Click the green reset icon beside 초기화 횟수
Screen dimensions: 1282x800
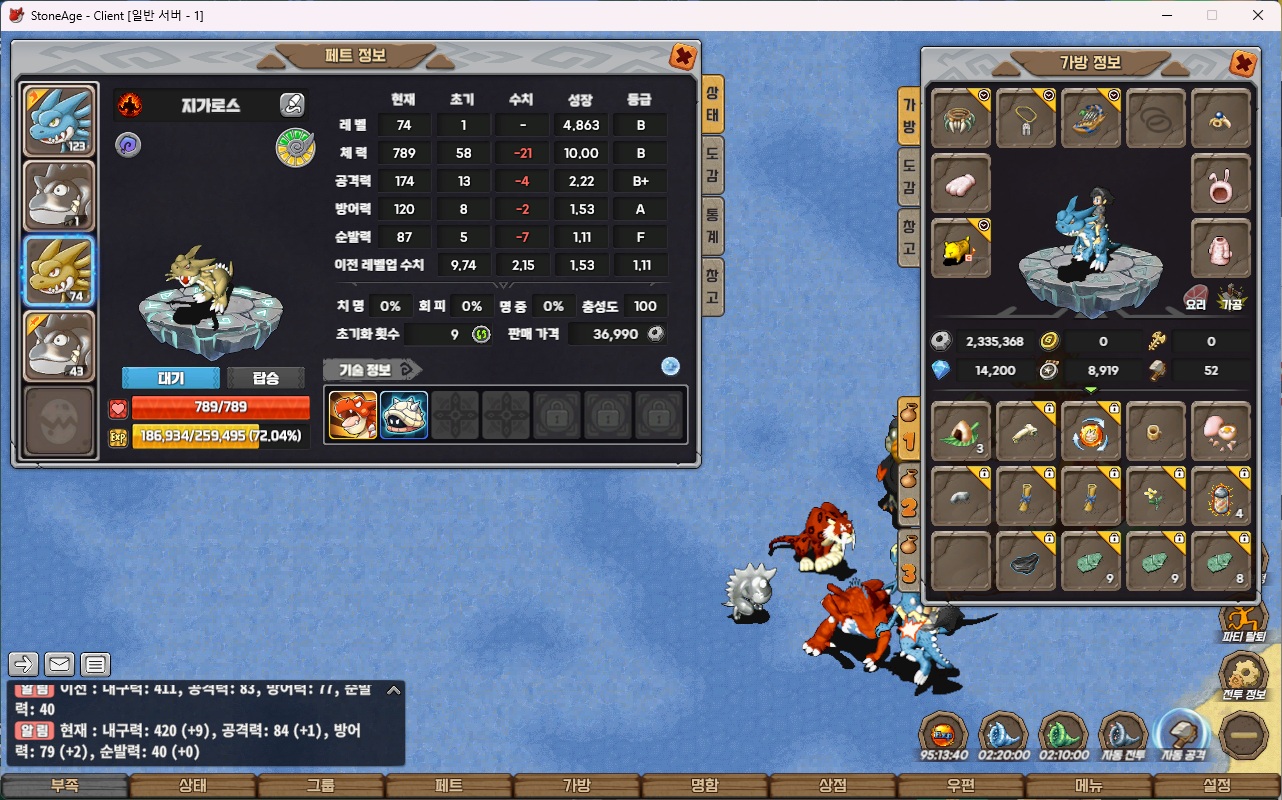(481, 334)
